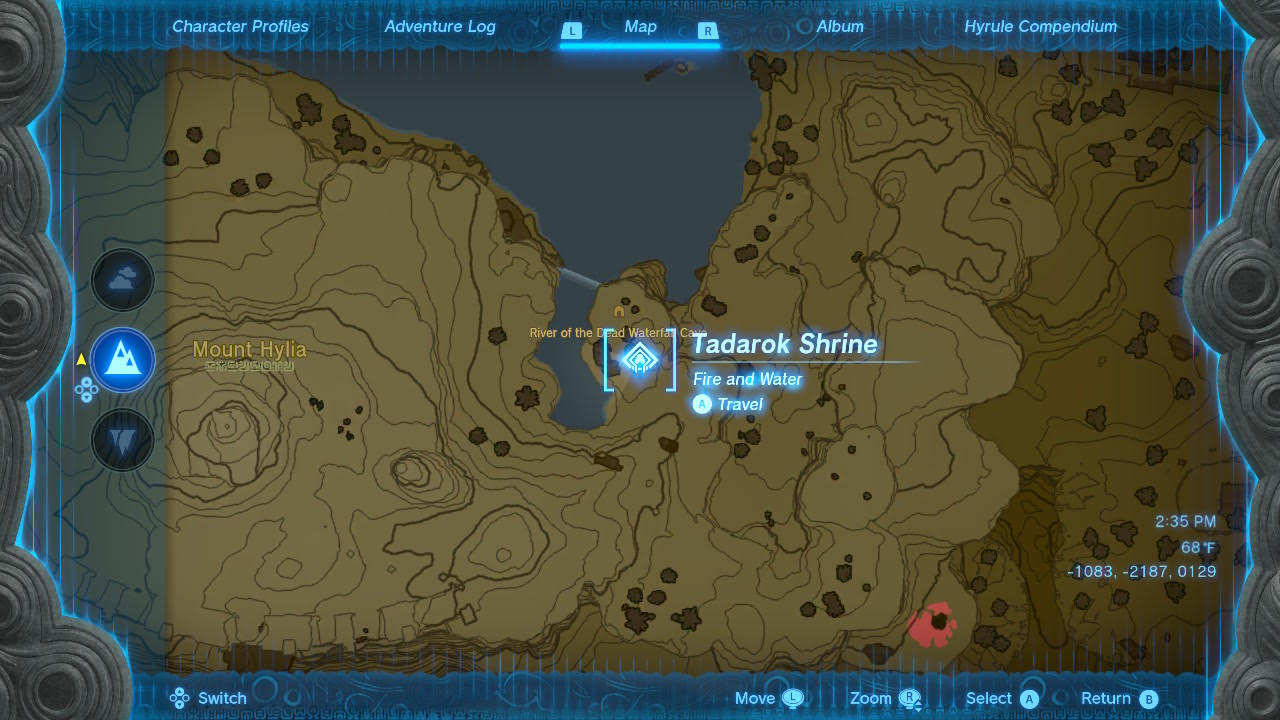
Task: Click the red flower marker on the map
Action: pos(932,622)
